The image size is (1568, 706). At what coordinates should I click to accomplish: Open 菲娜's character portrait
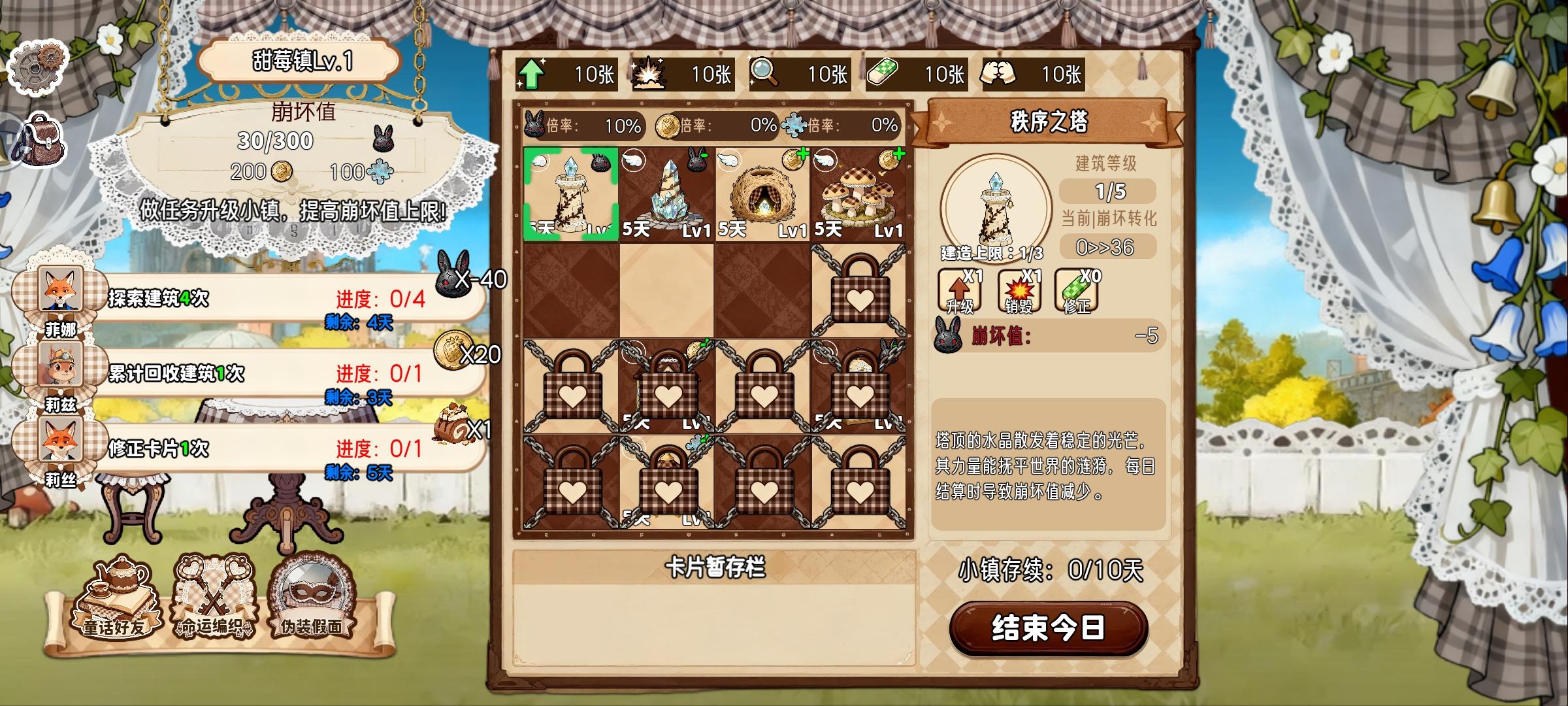(x=61, y=288)
